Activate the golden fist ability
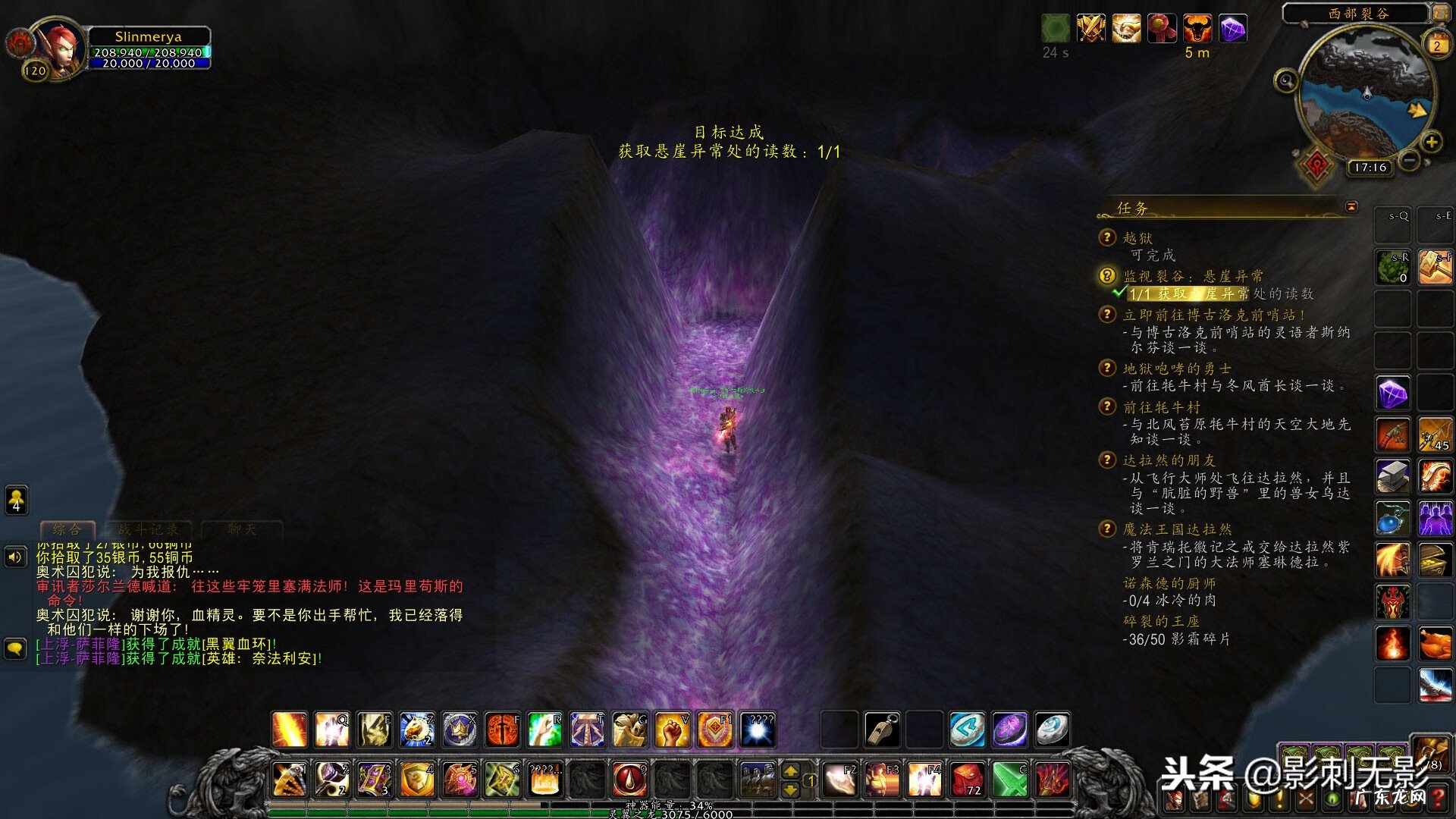The image size is (1456, 819). pos(672,730)
